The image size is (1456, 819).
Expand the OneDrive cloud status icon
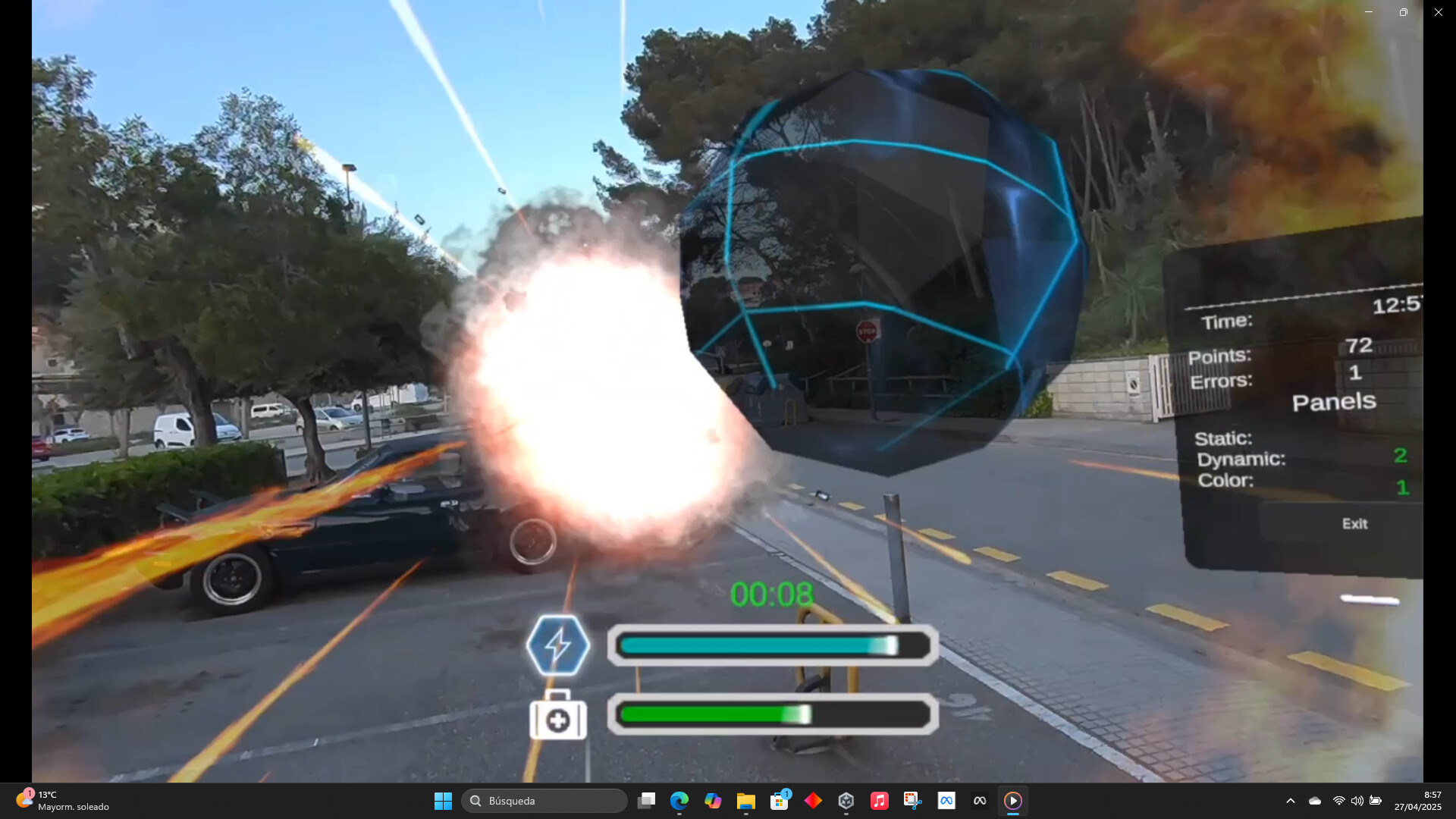[x=1314, y=800]
